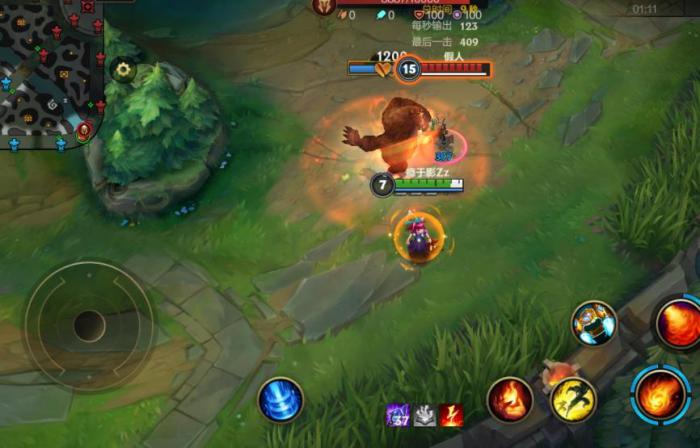The width and height of the screenshot is (700, 448).
Task: Cast the flaming fist ability
Action: [510, 399]
